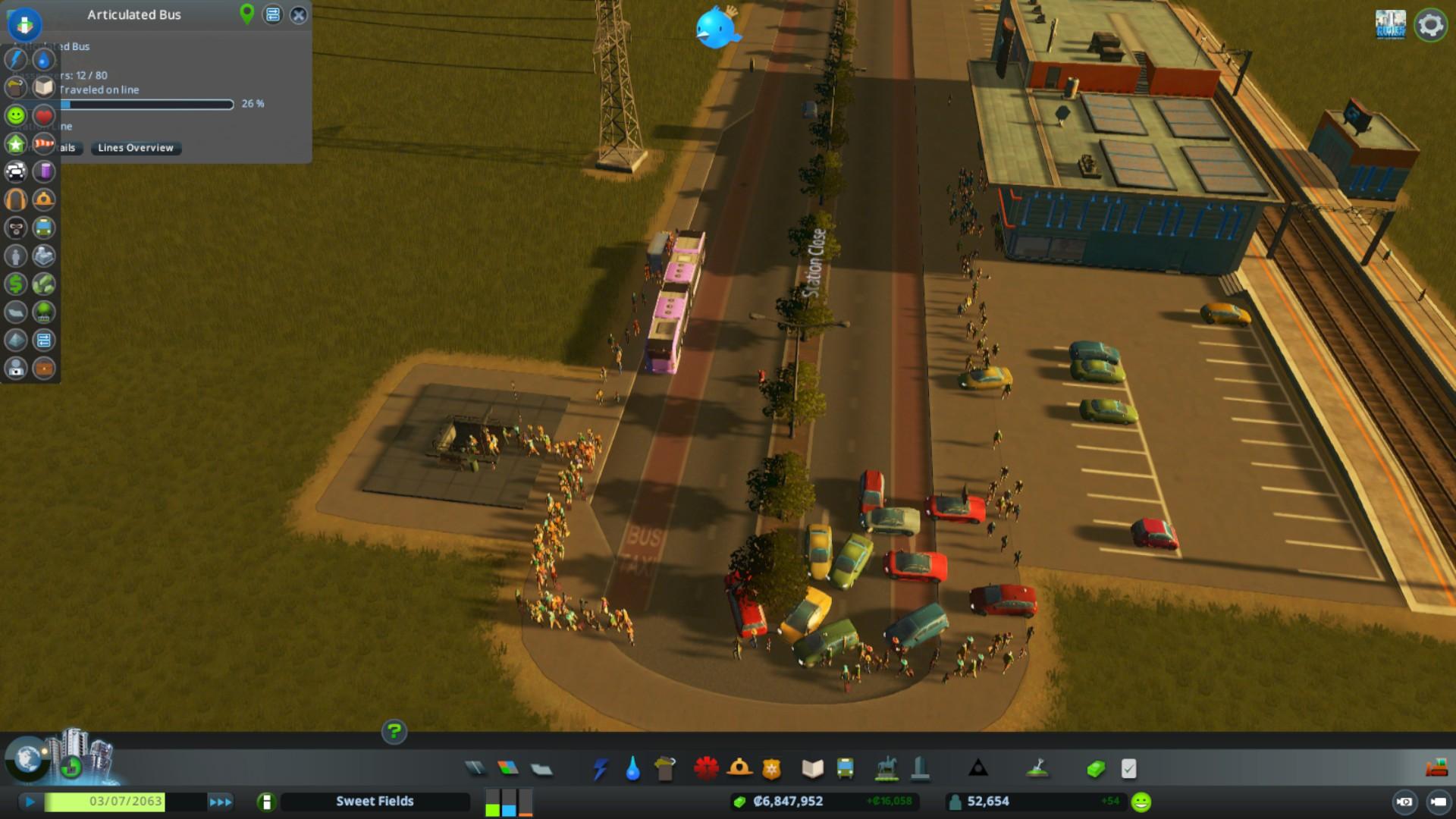This screenshot has width=1456, height=819.
Task: Activate the bulldozer tool
Action: pyautogui.click(x=1436, y=769)
